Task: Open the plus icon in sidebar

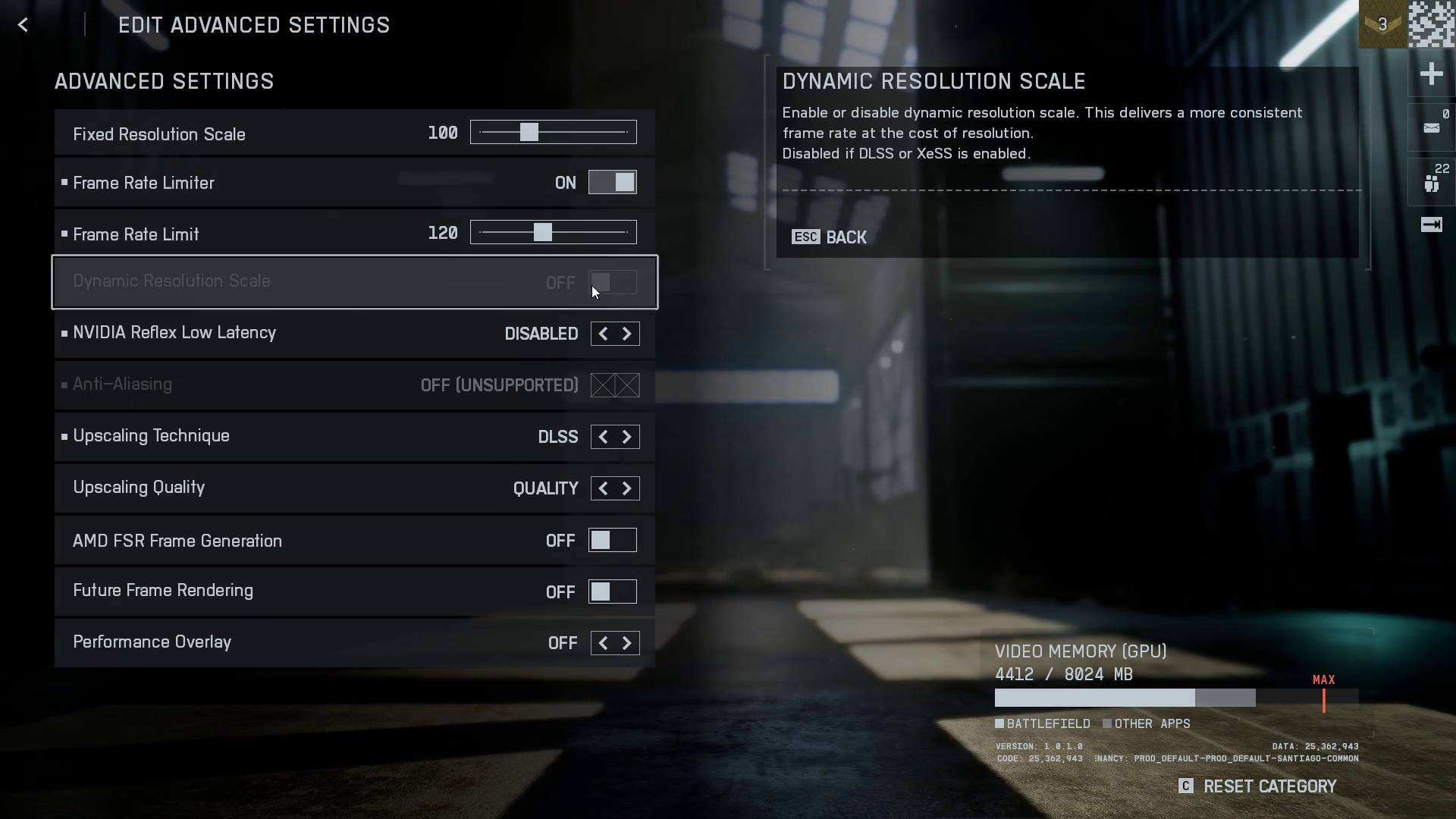Action: pos(1431,74)
